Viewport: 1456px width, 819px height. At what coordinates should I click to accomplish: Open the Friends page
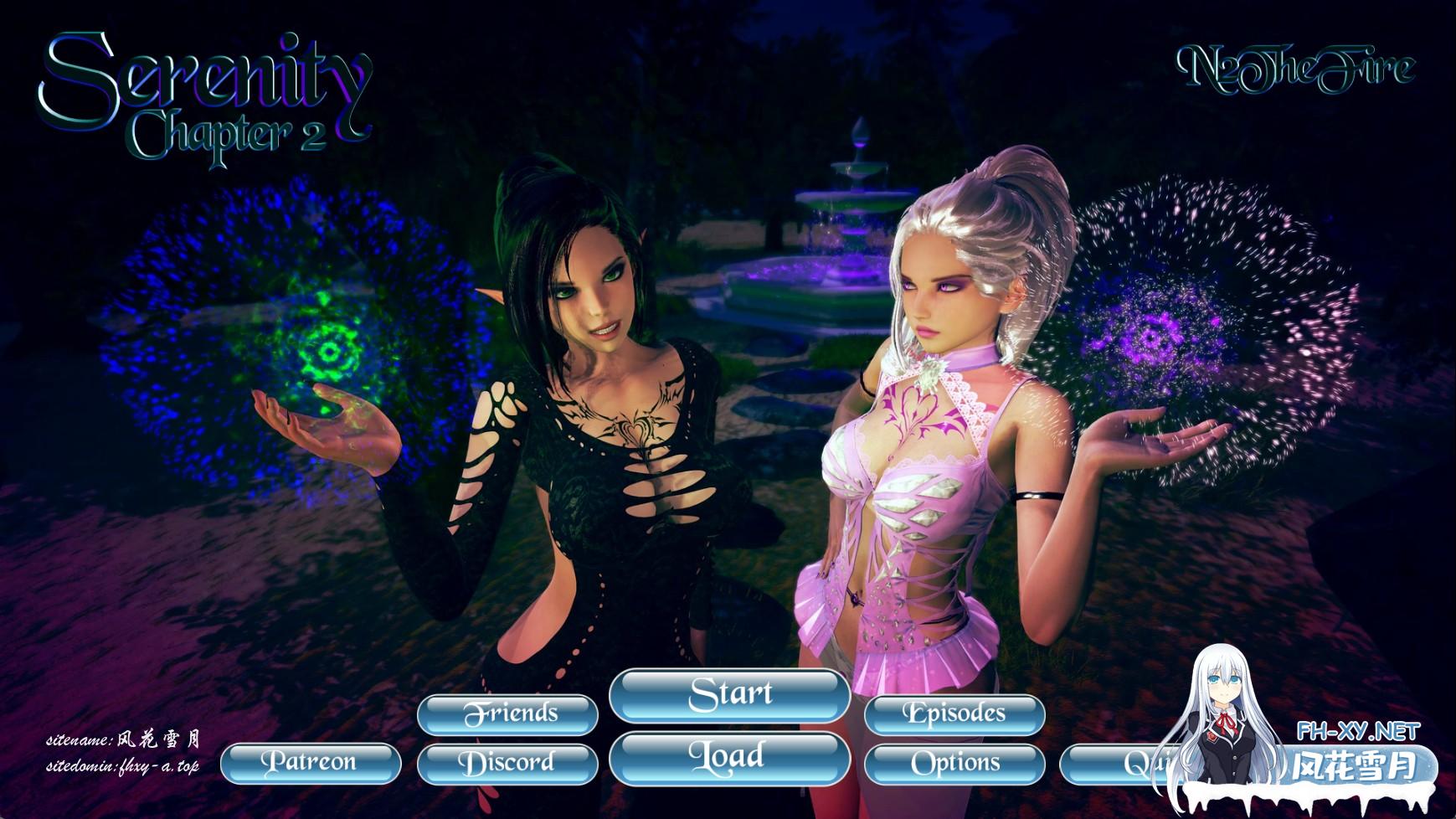coord(507,714)
